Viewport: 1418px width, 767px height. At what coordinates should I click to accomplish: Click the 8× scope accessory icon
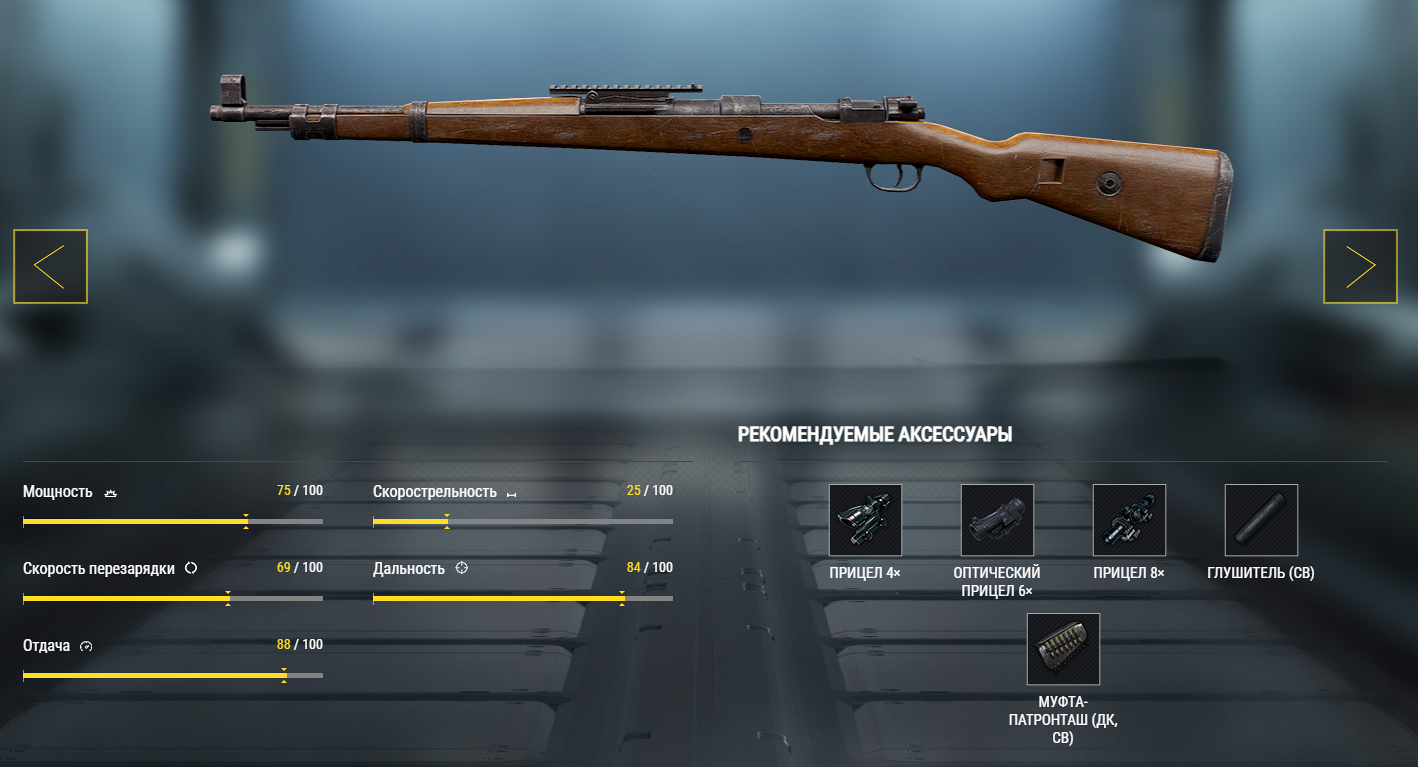point(1129,520)
